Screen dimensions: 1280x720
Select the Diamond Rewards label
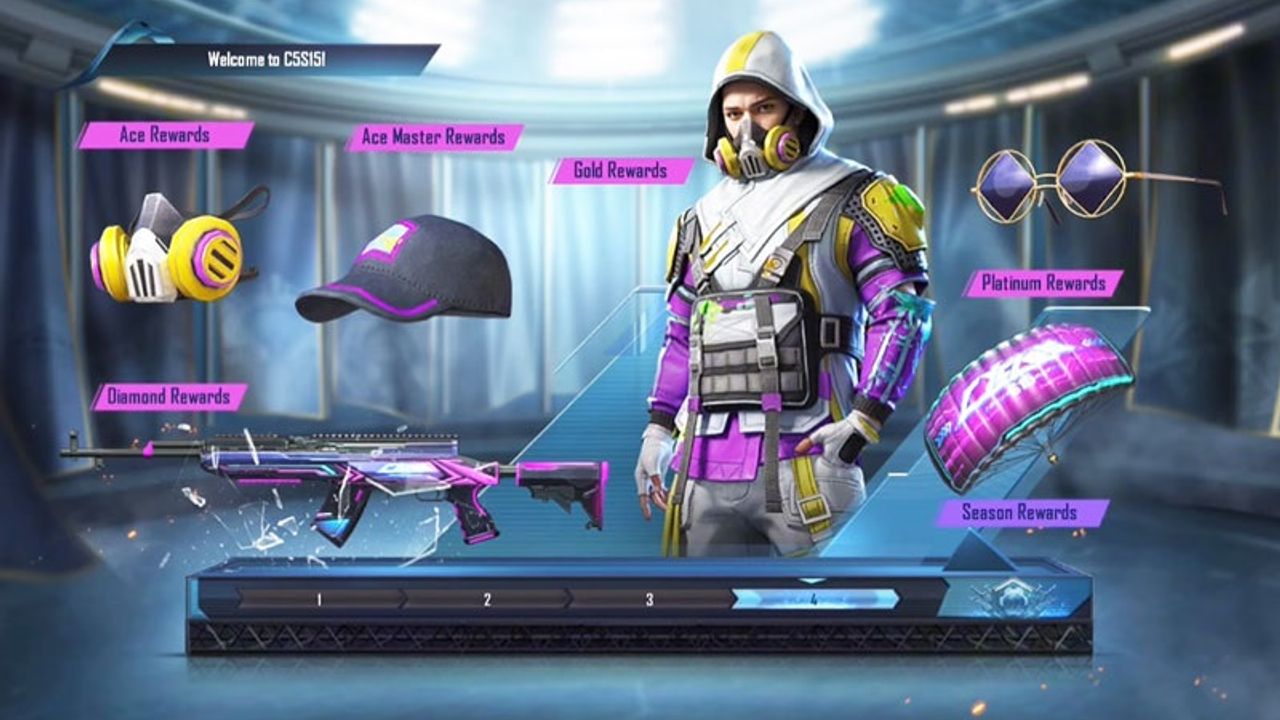tap(170, 397)
